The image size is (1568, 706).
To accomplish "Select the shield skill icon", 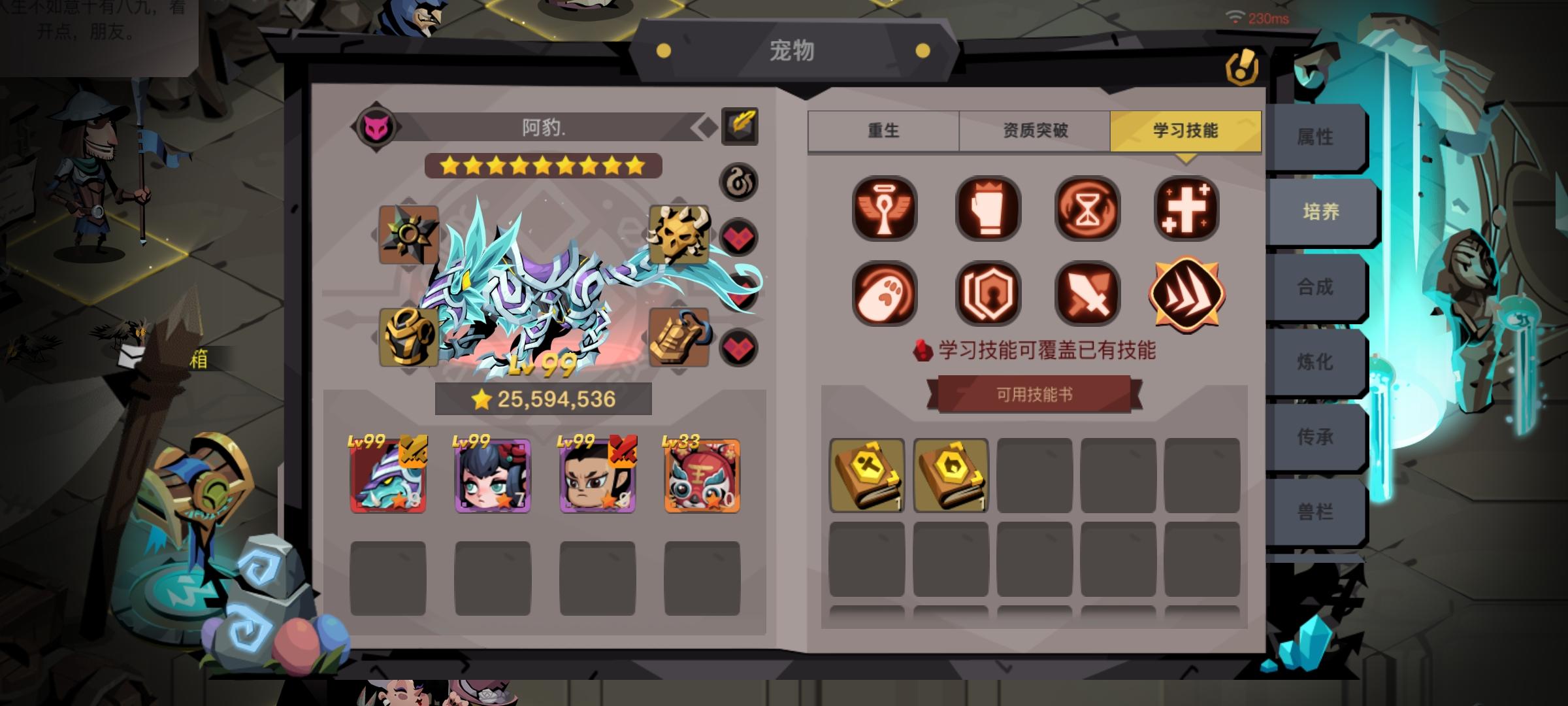I will [x=985, y=295].
